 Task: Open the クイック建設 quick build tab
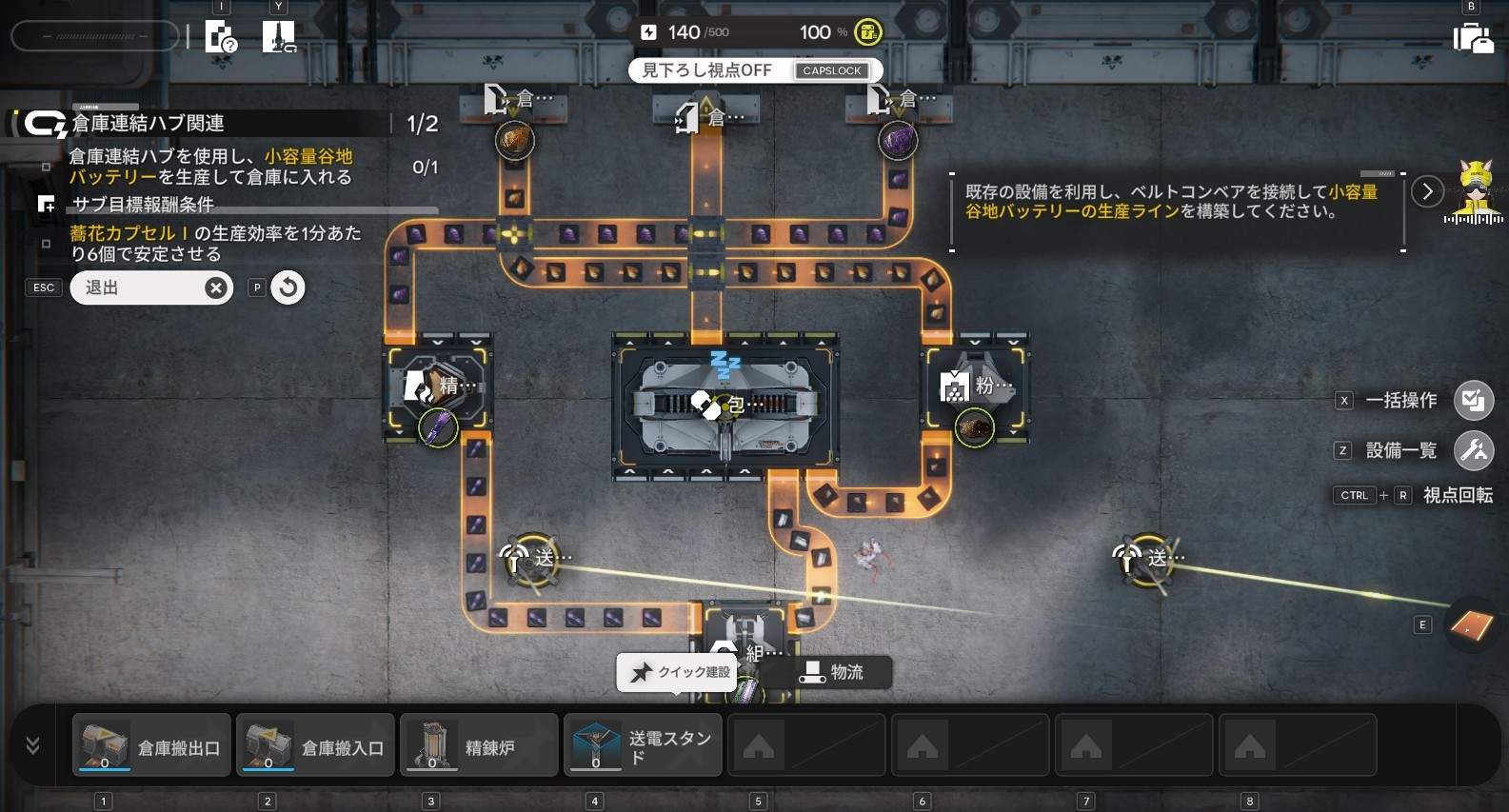click(x=682, y=672)
